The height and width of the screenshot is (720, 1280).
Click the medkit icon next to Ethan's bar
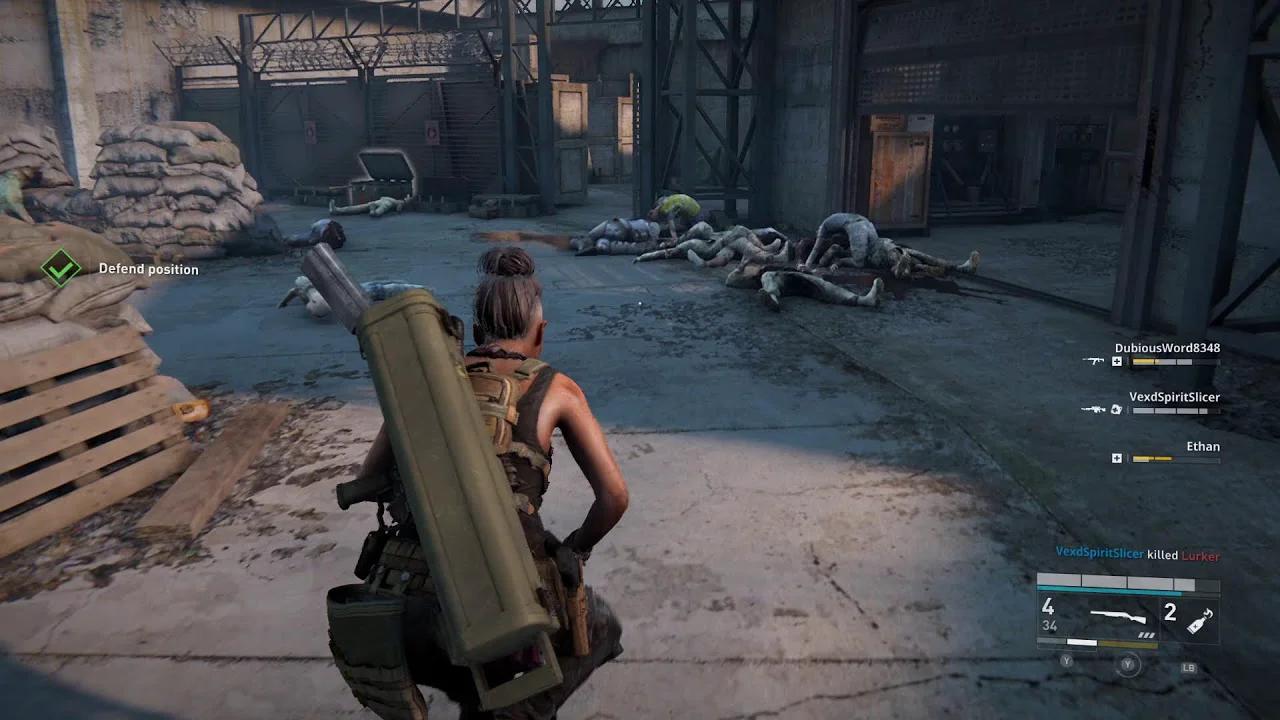click(1117, 458)
